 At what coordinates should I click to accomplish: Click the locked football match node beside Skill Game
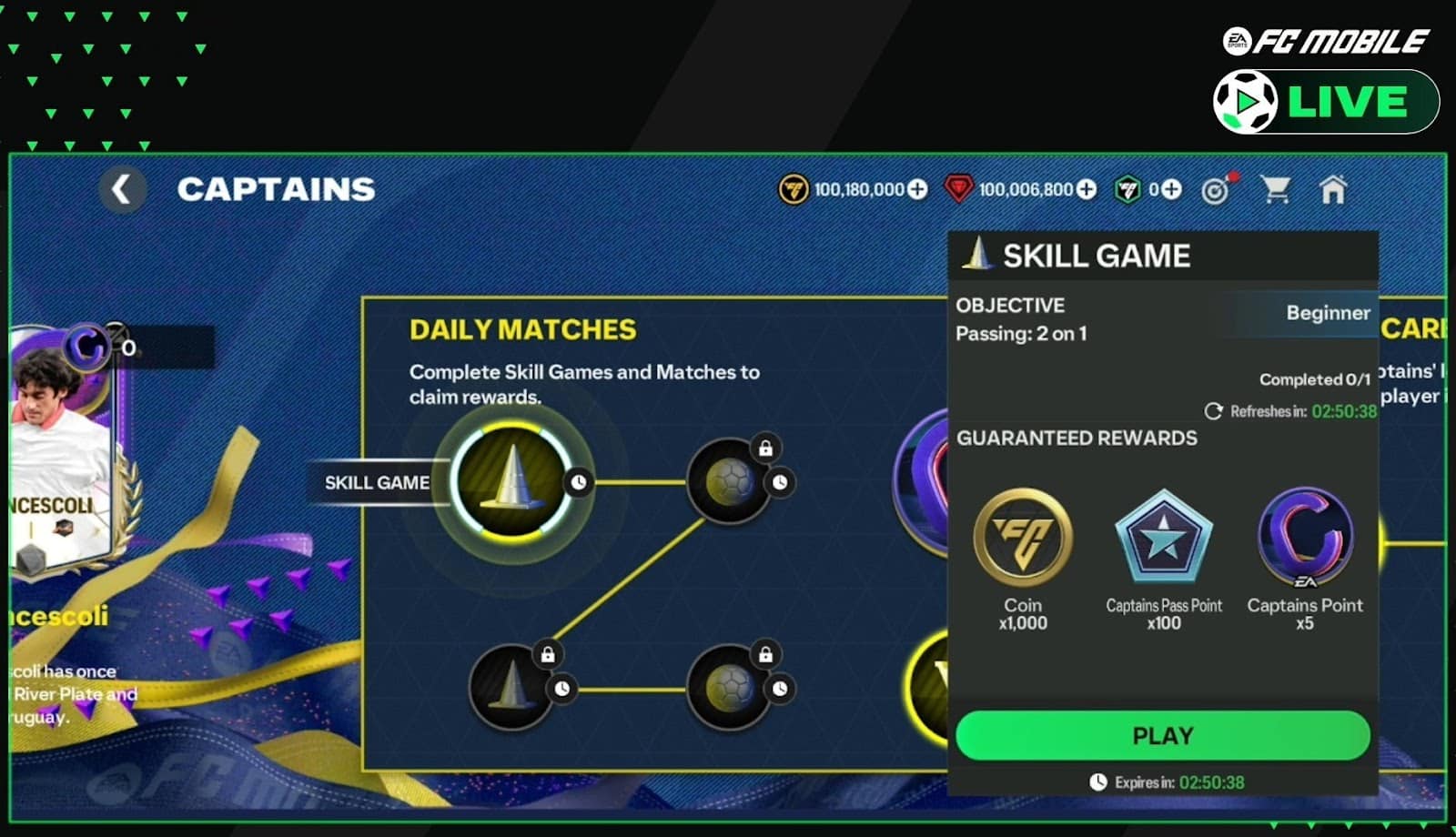point(728,478)
